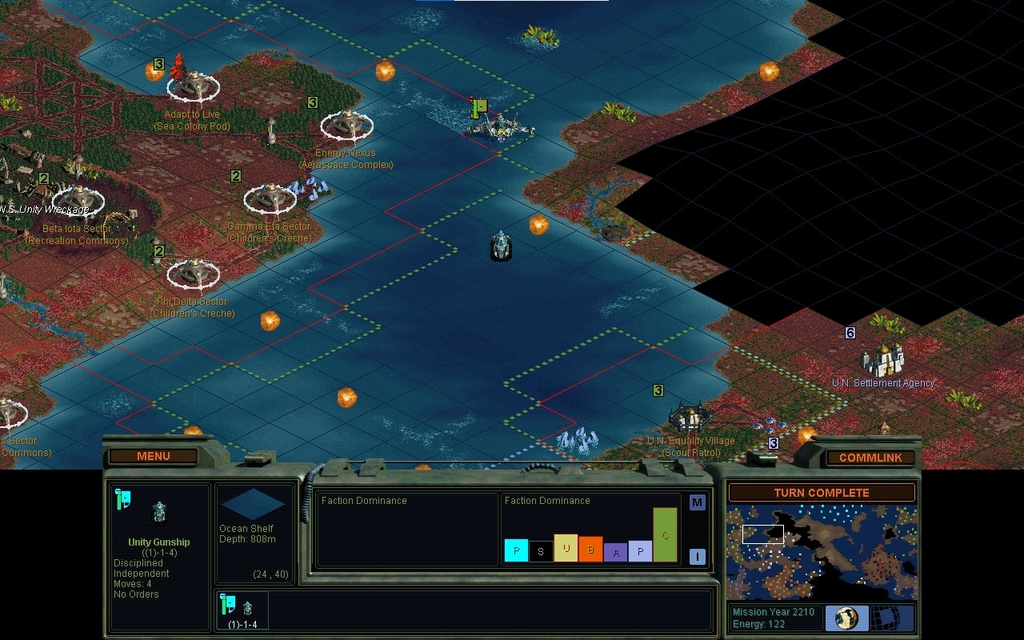Select the cyan P faction dominance bar
The width and height of the screenshot is (1024, 640).
tap(516, 550)
